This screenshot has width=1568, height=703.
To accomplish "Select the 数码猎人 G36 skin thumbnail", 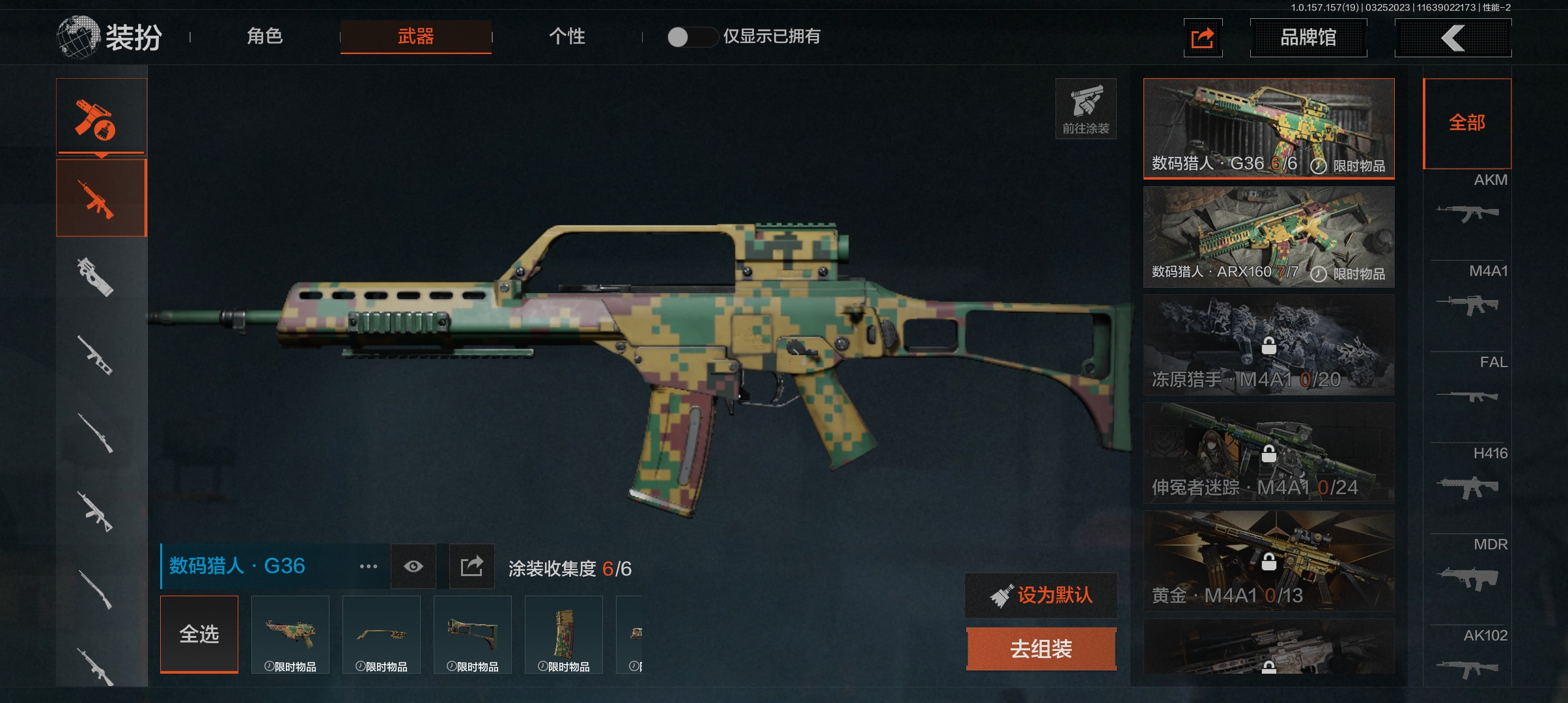I will tap(1268, 128).
